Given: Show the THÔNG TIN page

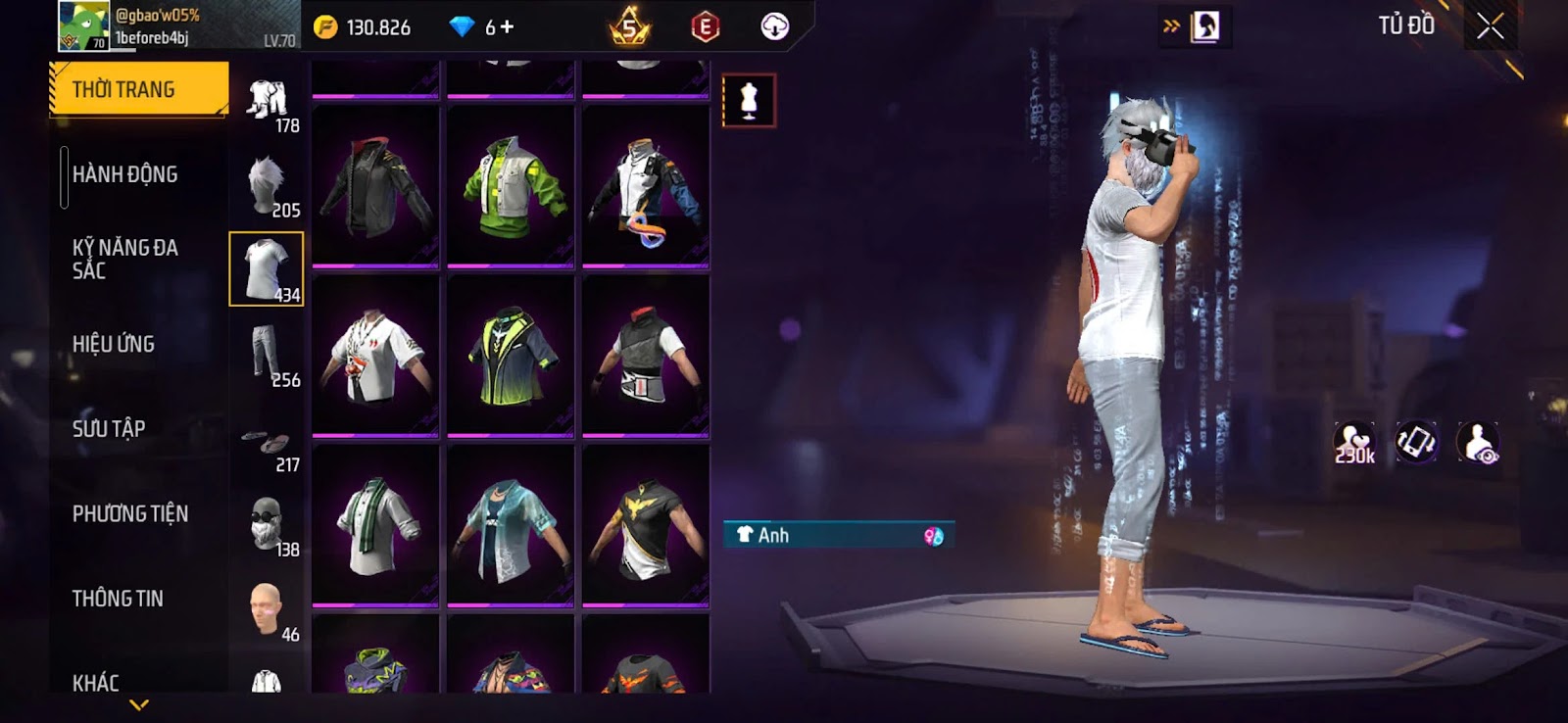Looking at the screenshot, I should (x=118, y=599).
